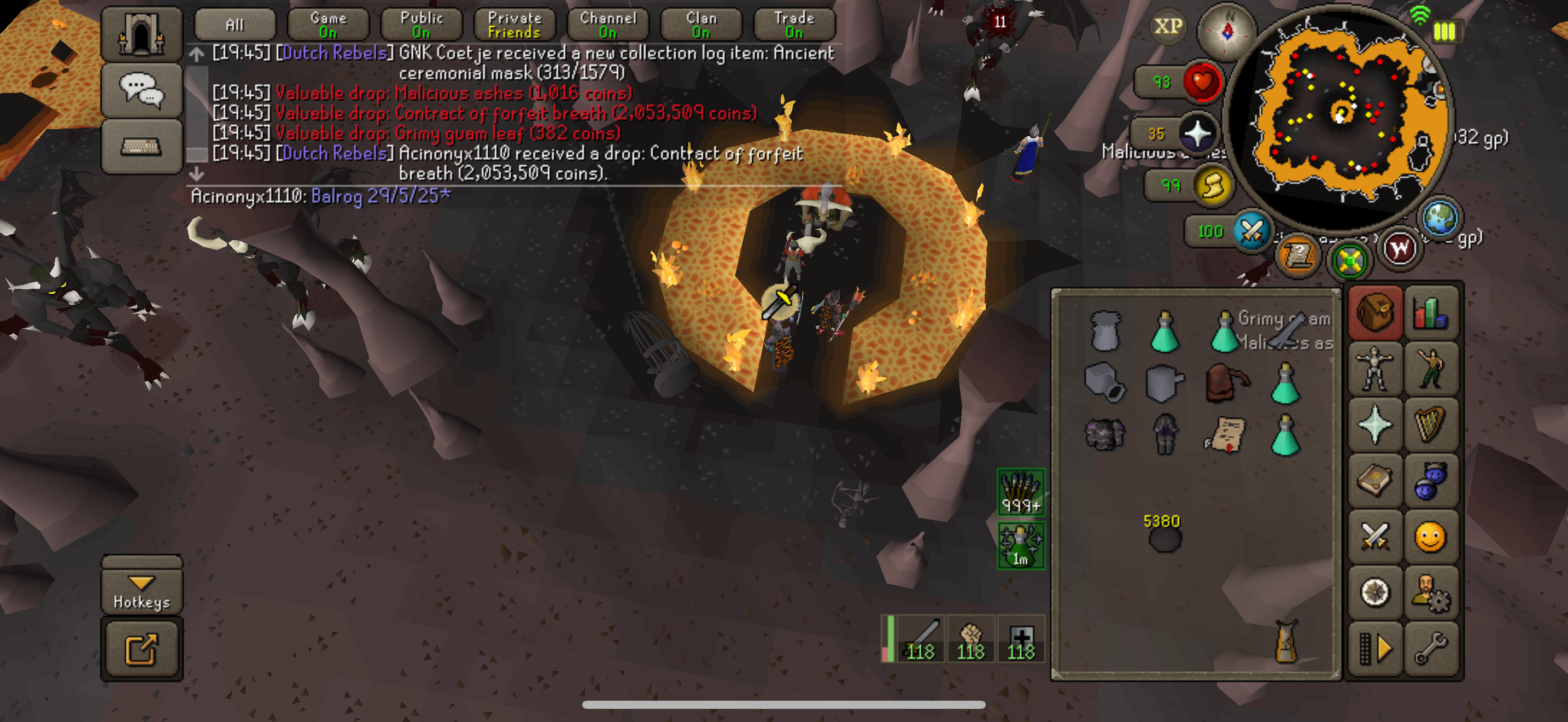Switch to the Game chat tab
The width and height of the screenshot is (1568, 722).
328,25
